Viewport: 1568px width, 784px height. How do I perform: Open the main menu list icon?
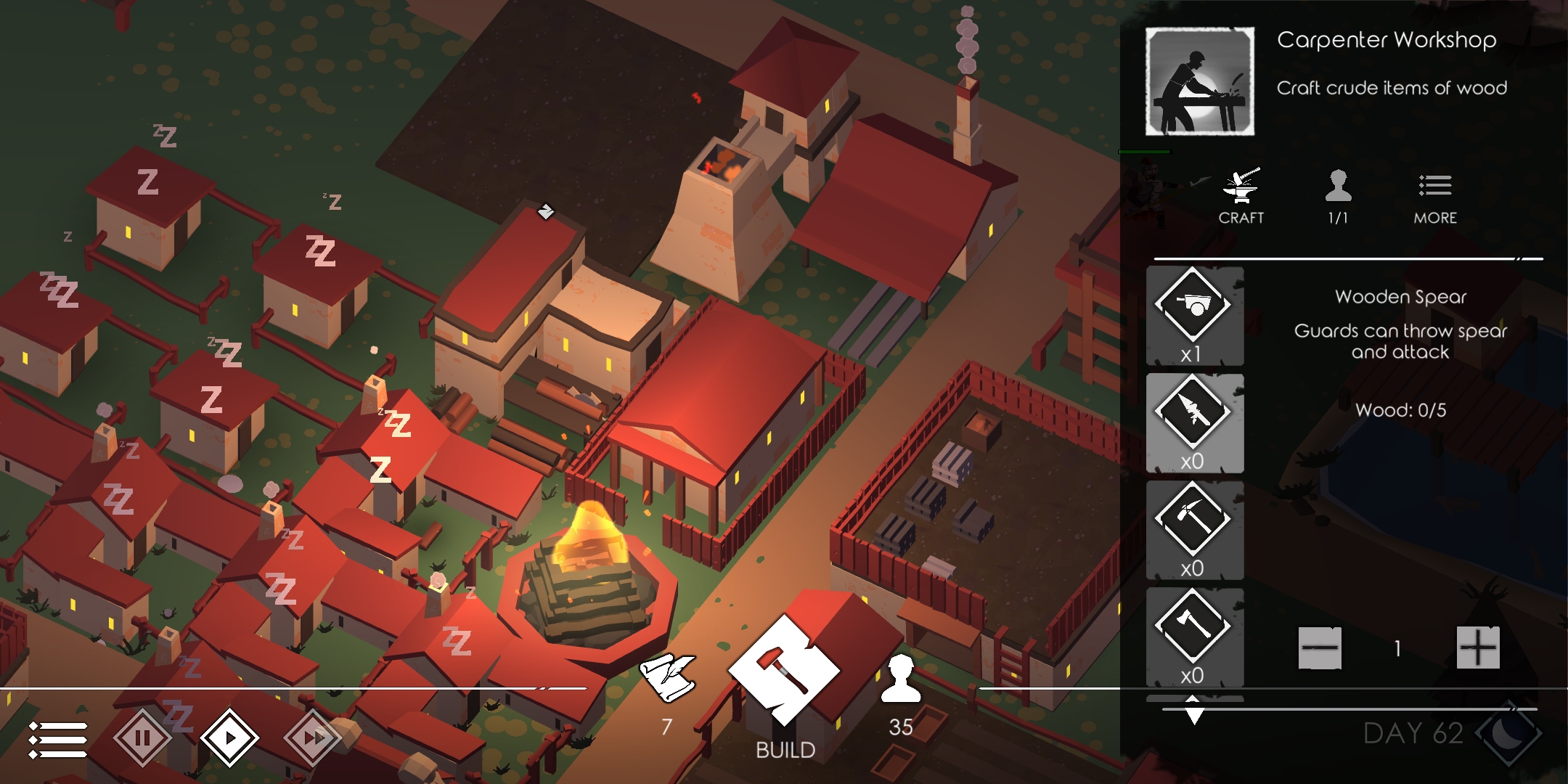[58, 740]
